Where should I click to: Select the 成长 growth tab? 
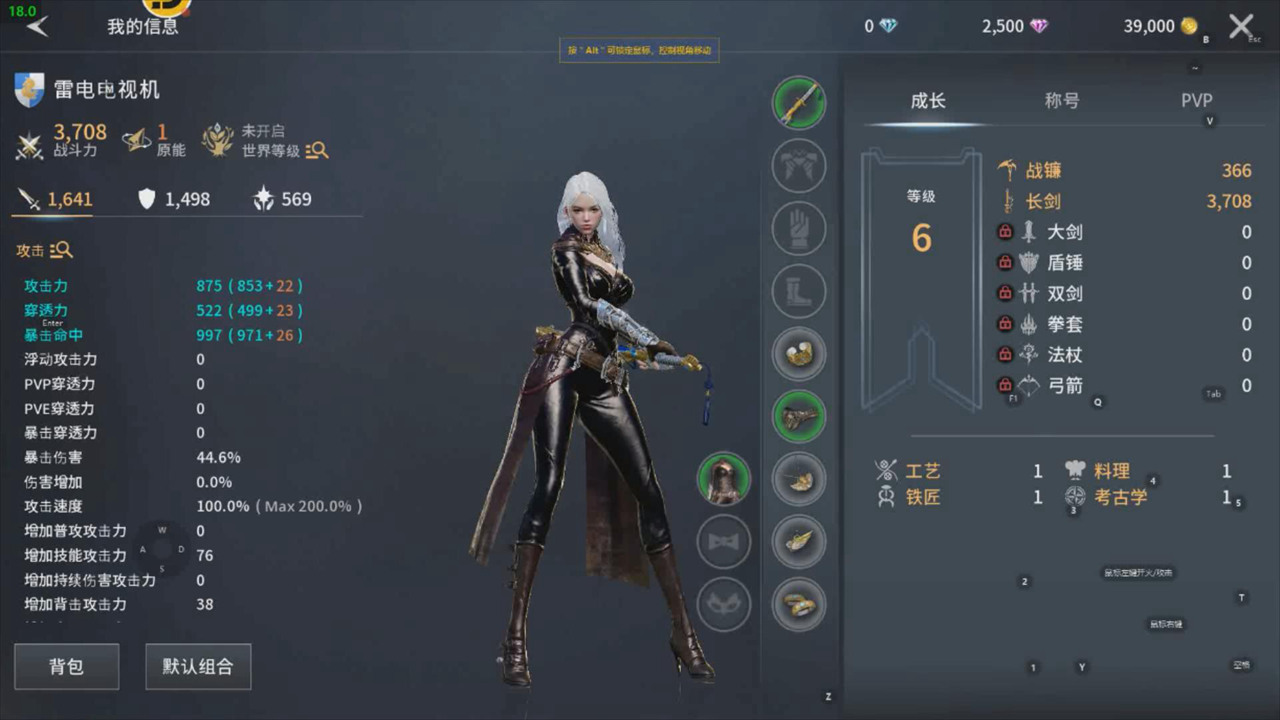[927, 100]
